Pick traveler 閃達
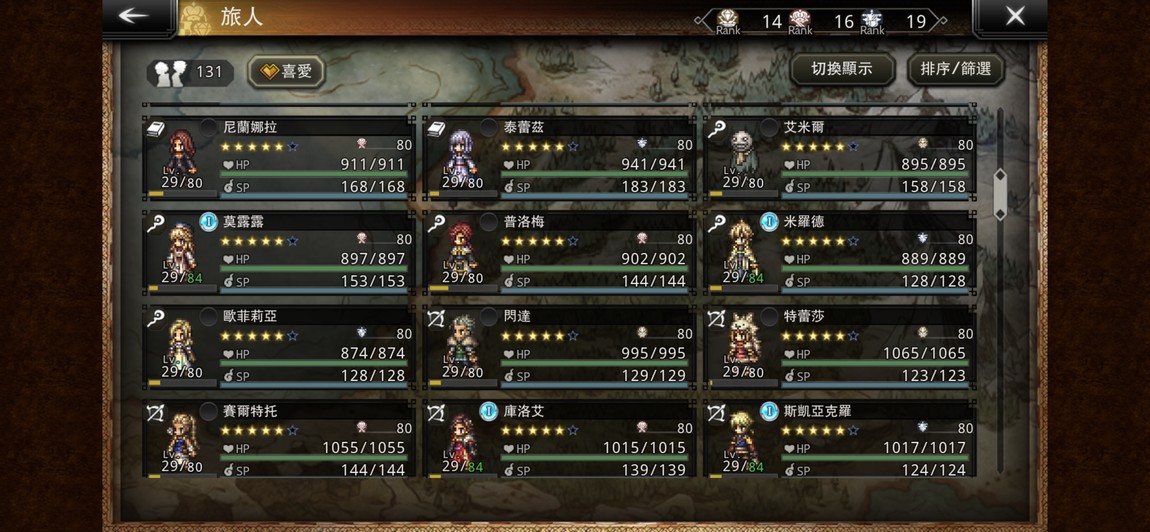Screen dimensions: 1150x532 [x=558, y=346]
